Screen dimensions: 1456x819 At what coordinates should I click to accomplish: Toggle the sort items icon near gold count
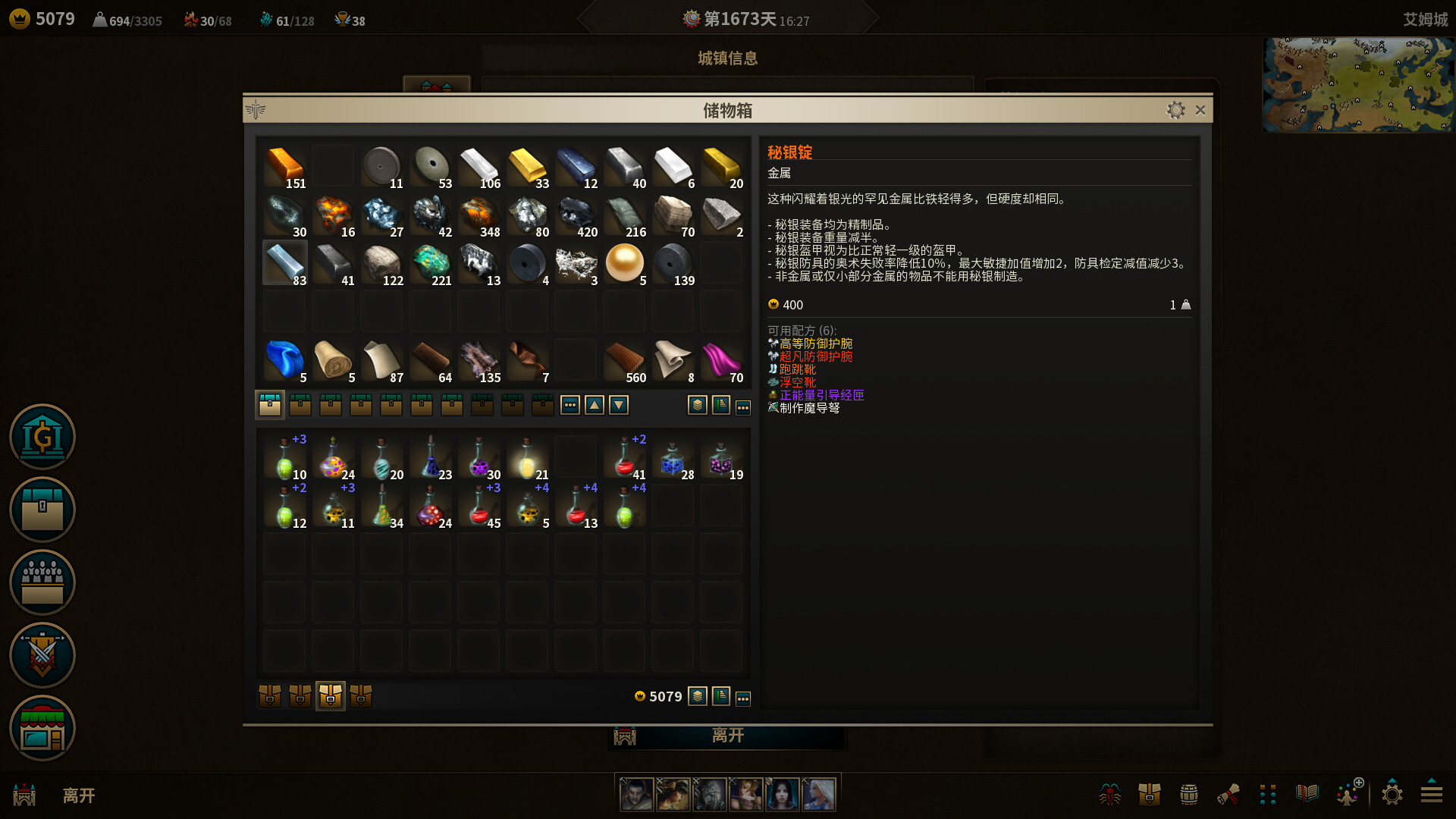coord(720,696)
